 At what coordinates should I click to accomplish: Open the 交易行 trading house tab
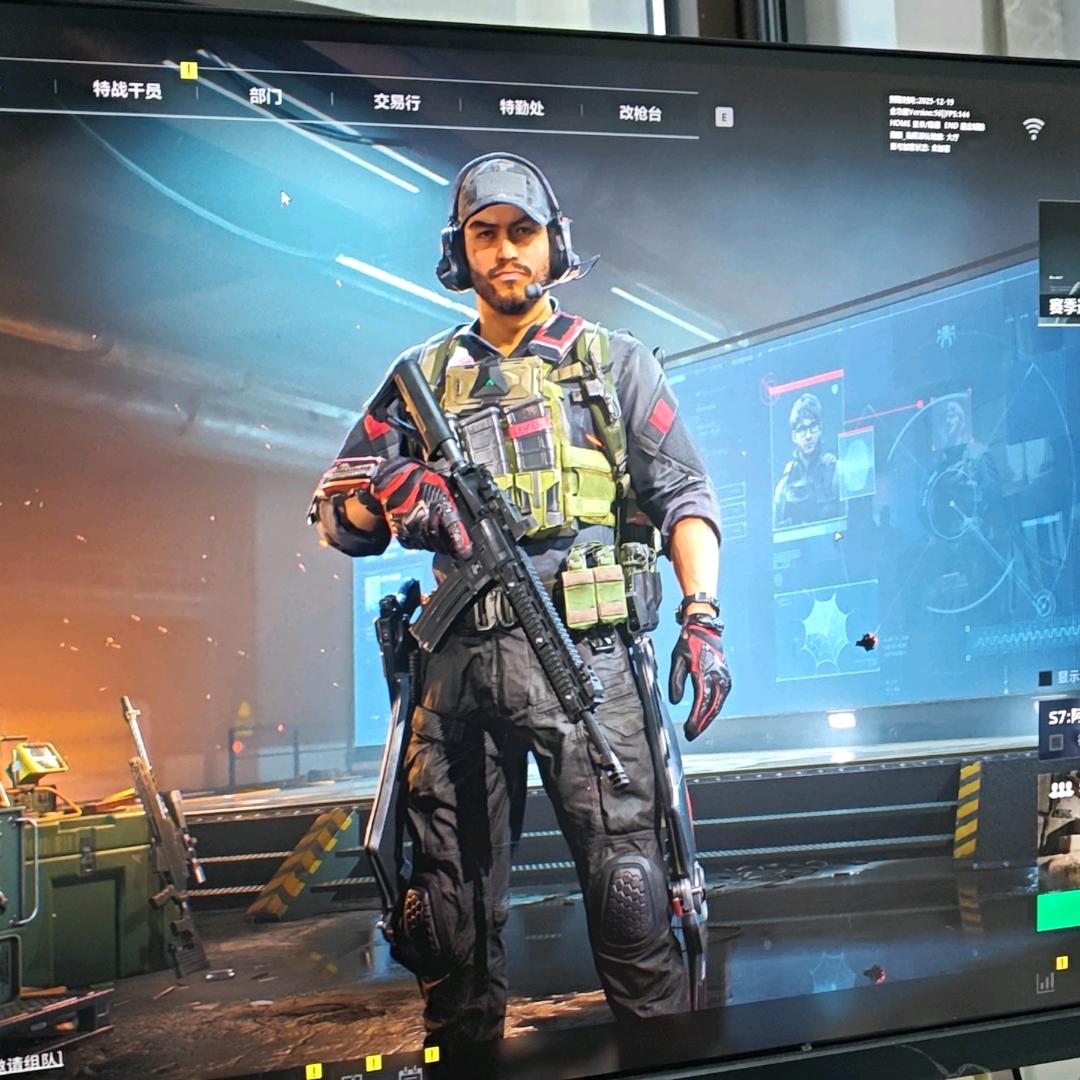pyautogui.click(x=397, y=102)
